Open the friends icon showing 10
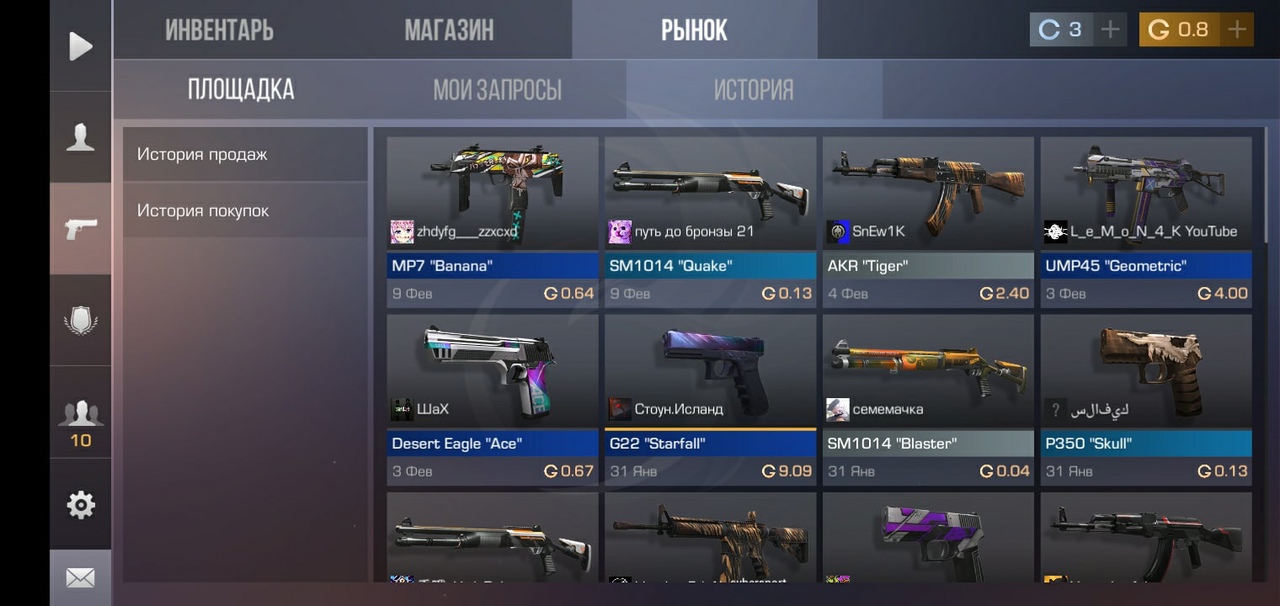The height and width of the screenshot is (606, 1280). point(80,420)
